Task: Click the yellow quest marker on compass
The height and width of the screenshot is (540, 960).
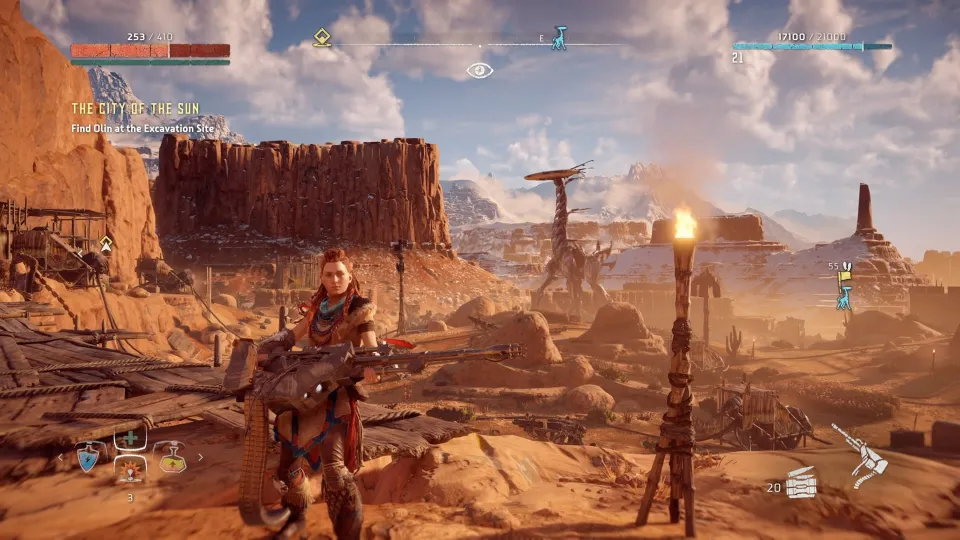Action: point(322,38)
